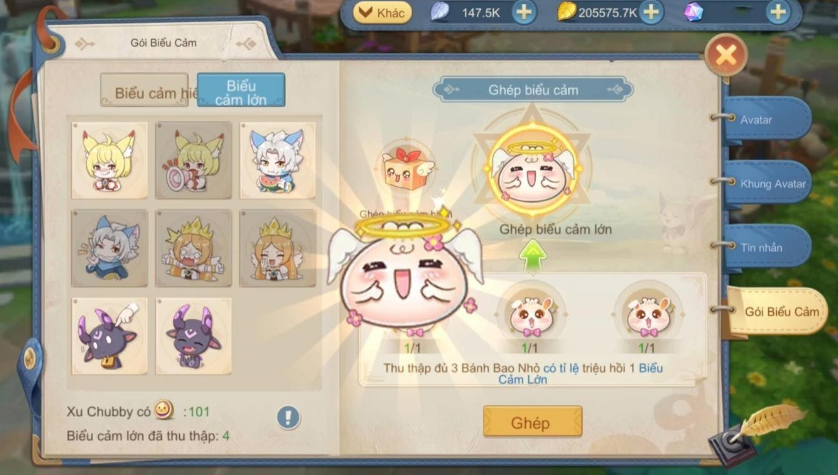Click the Ghép combine button
Viewport: 838px width, 475px height.
531,421
